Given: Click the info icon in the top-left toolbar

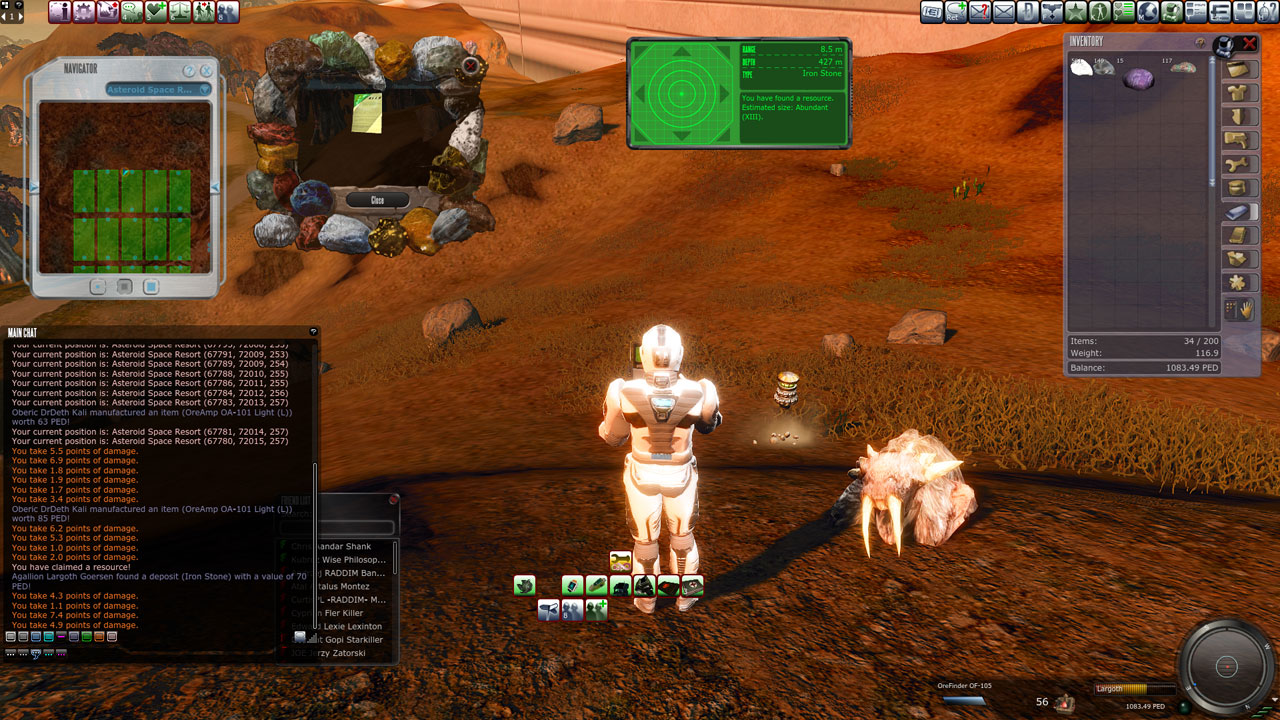Looking at the screenshot, I should 59,12.
